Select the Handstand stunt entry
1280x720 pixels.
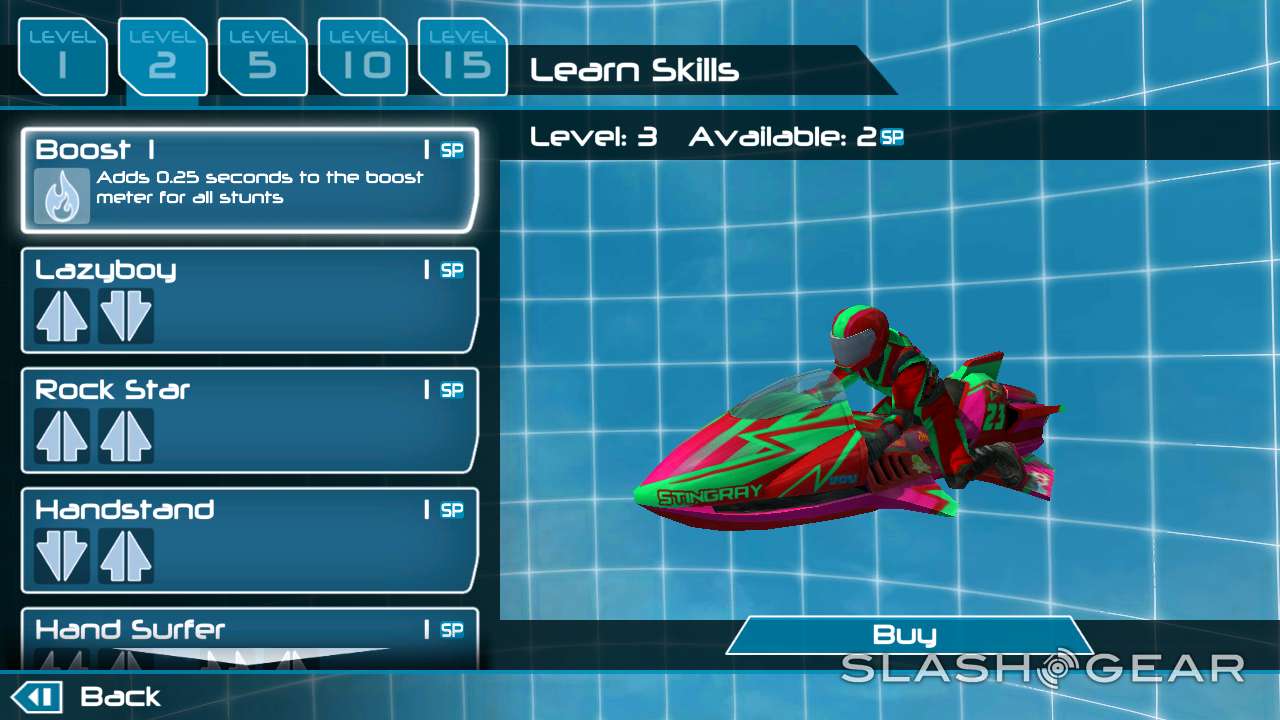click(x=249, y=540)
